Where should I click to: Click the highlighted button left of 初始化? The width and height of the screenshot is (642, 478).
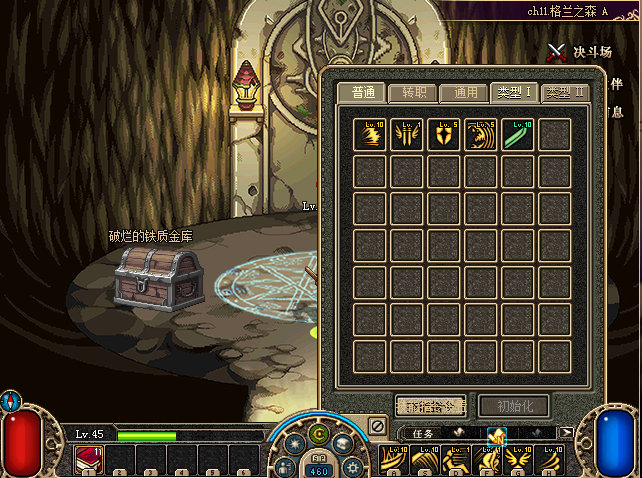tap(430, 405)
